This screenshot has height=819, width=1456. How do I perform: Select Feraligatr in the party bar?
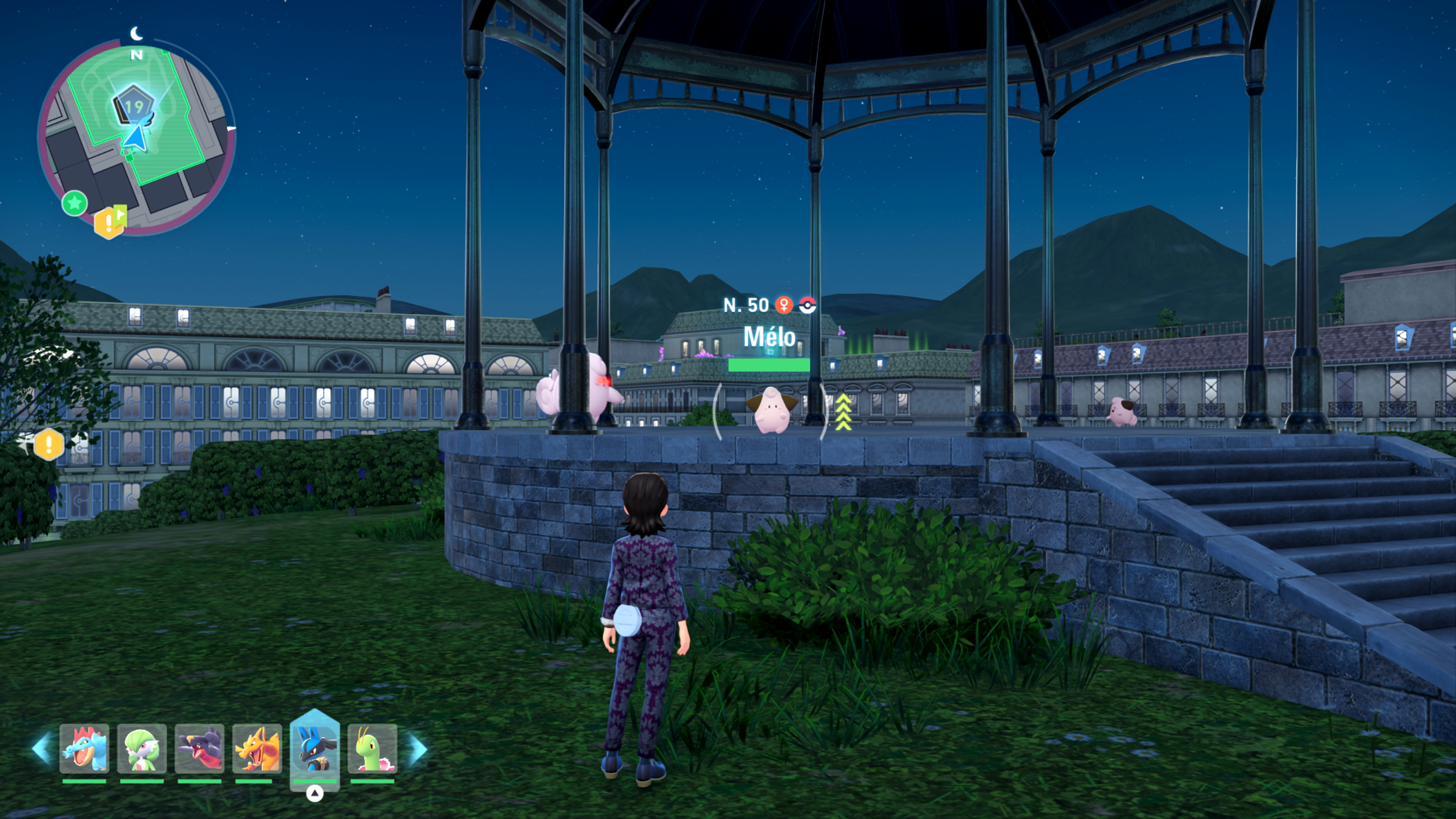(84, 748)
